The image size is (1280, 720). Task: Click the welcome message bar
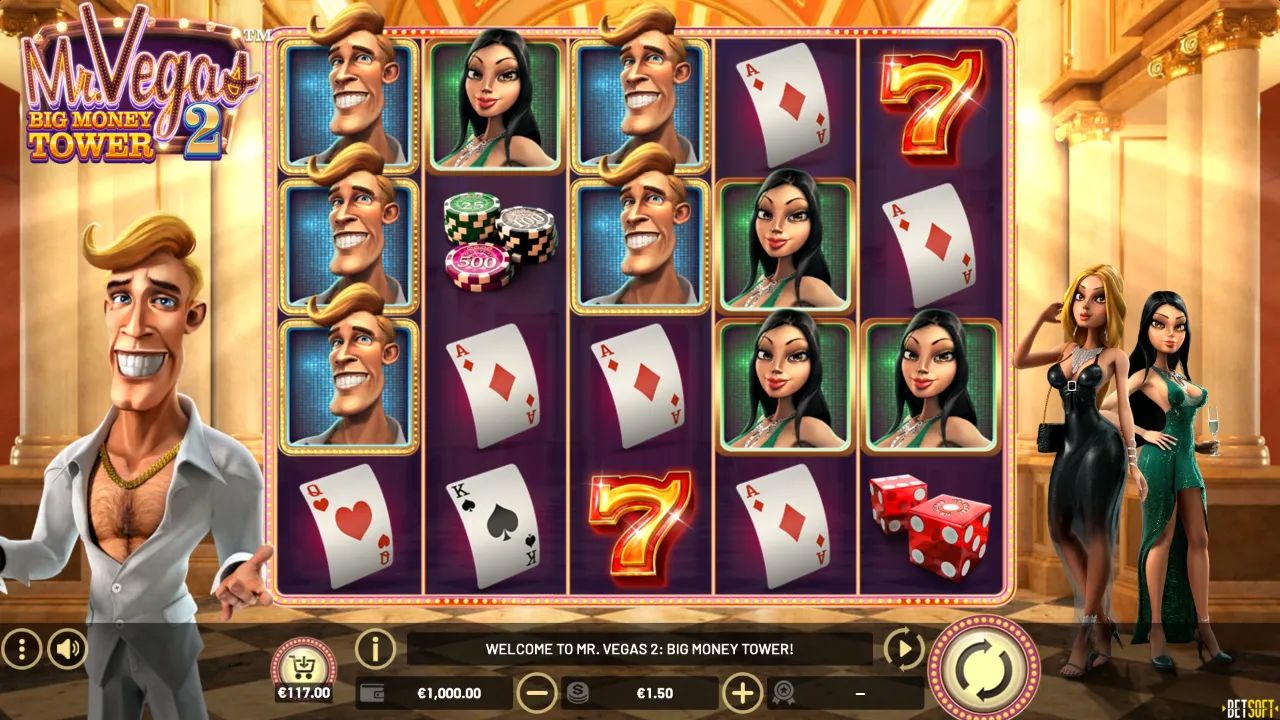tap(639, 648)
